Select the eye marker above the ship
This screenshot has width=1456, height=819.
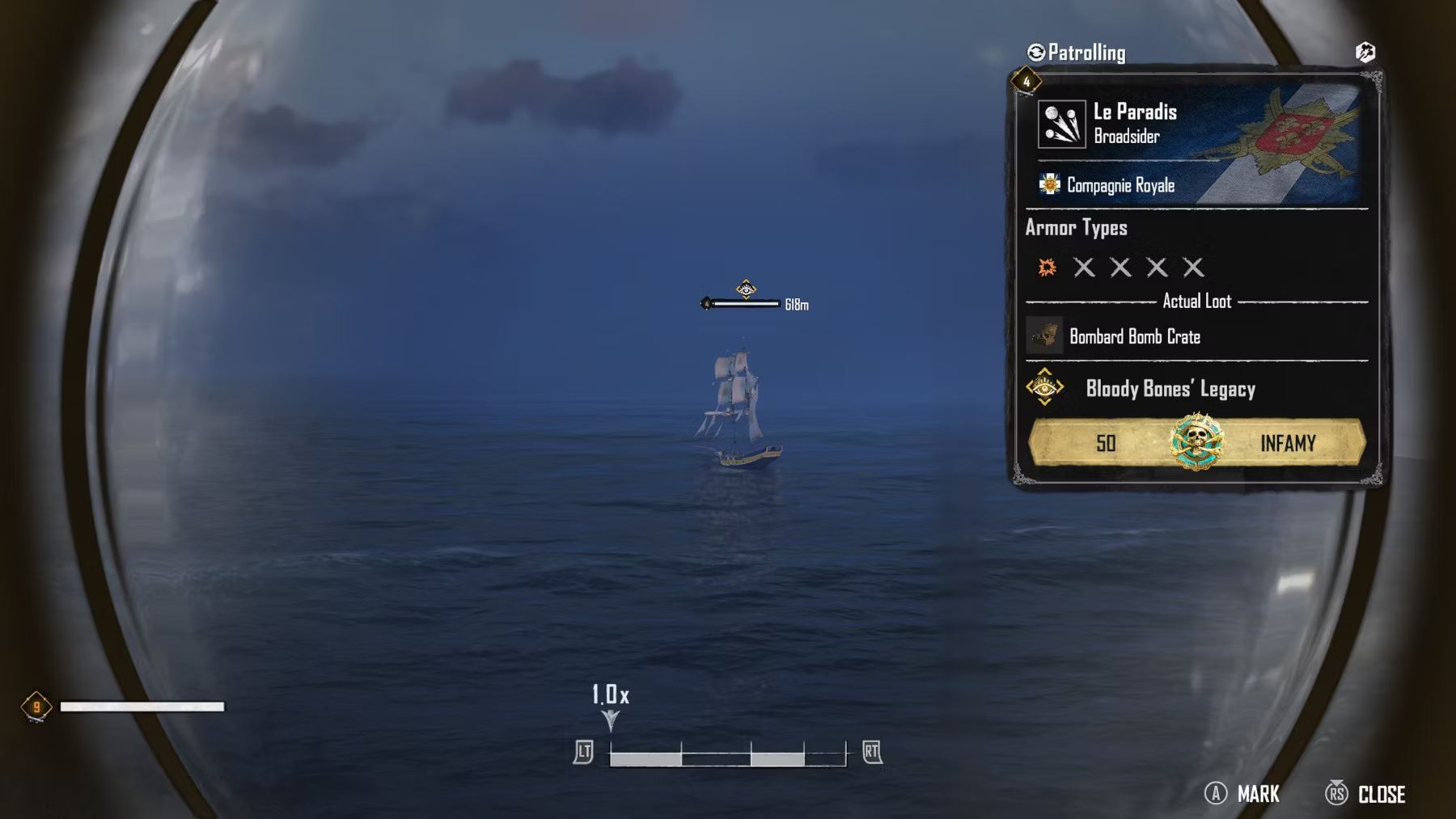(x=746, y=289)
